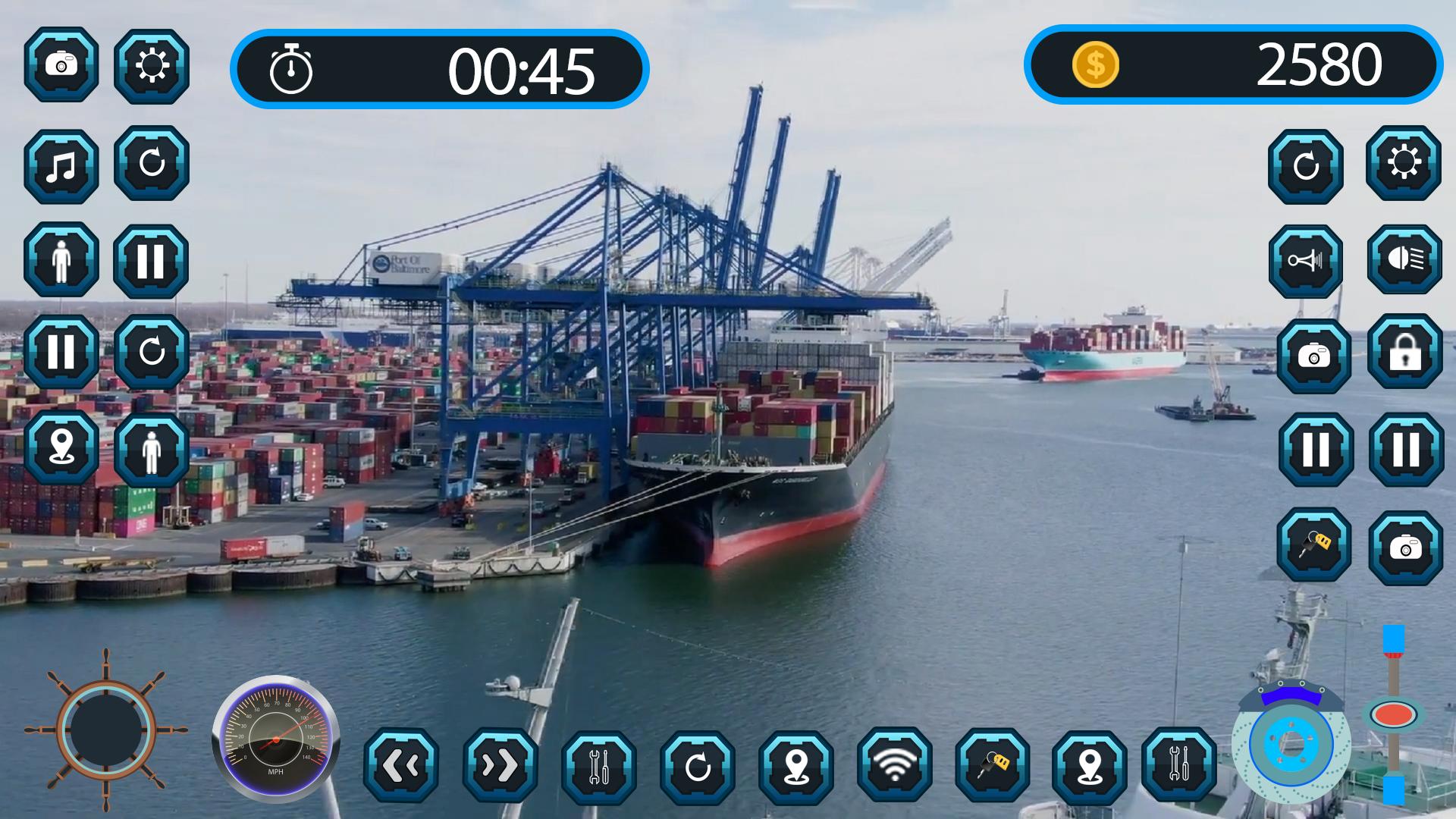Click the red throttle lever knob
This screenshot has height=819, width=1456.
click(1393, 714)
